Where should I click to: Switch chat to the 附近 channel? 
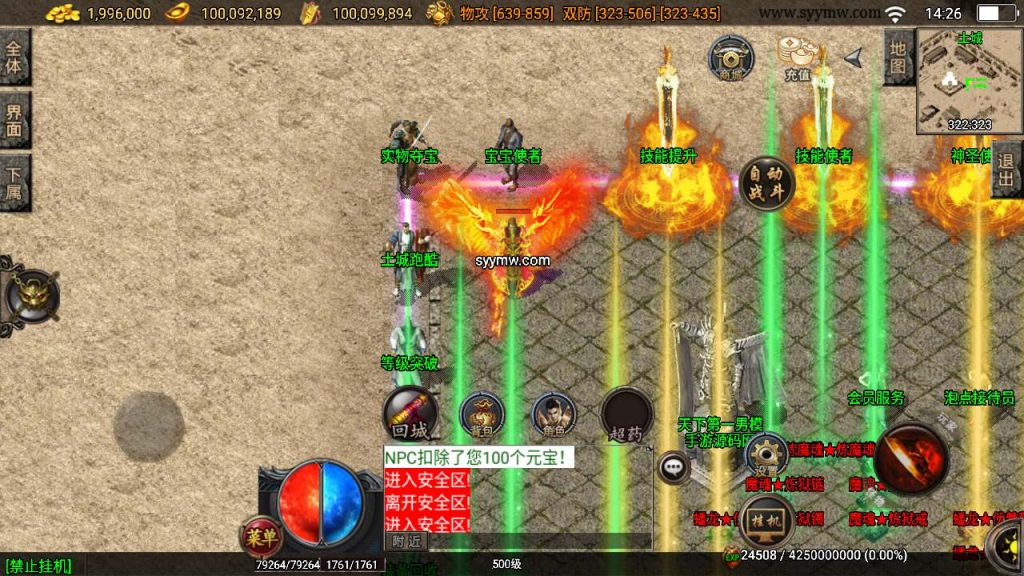coord(406,541)
